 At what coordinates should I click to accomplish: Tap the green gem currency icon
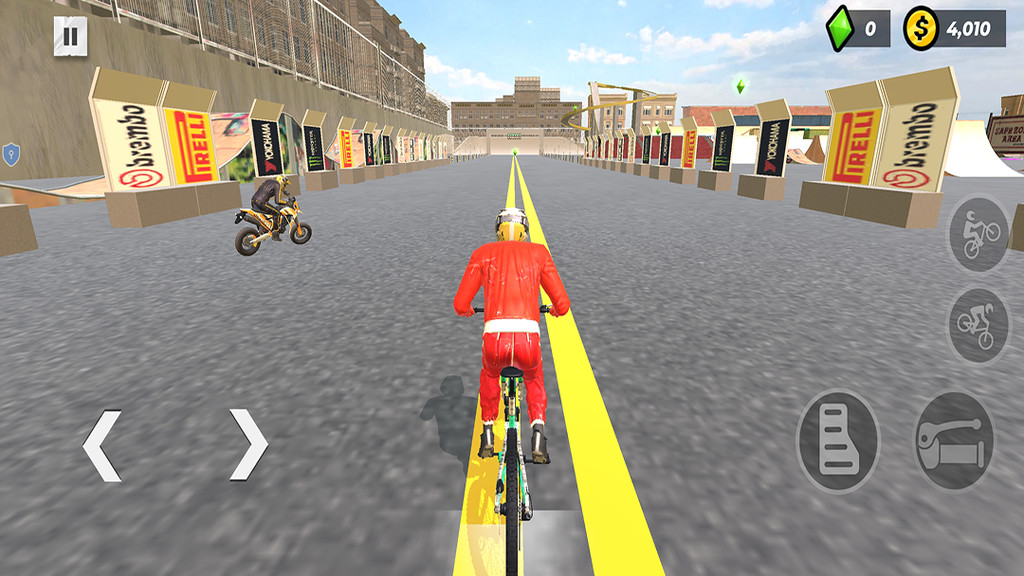[x=839, y=28]
